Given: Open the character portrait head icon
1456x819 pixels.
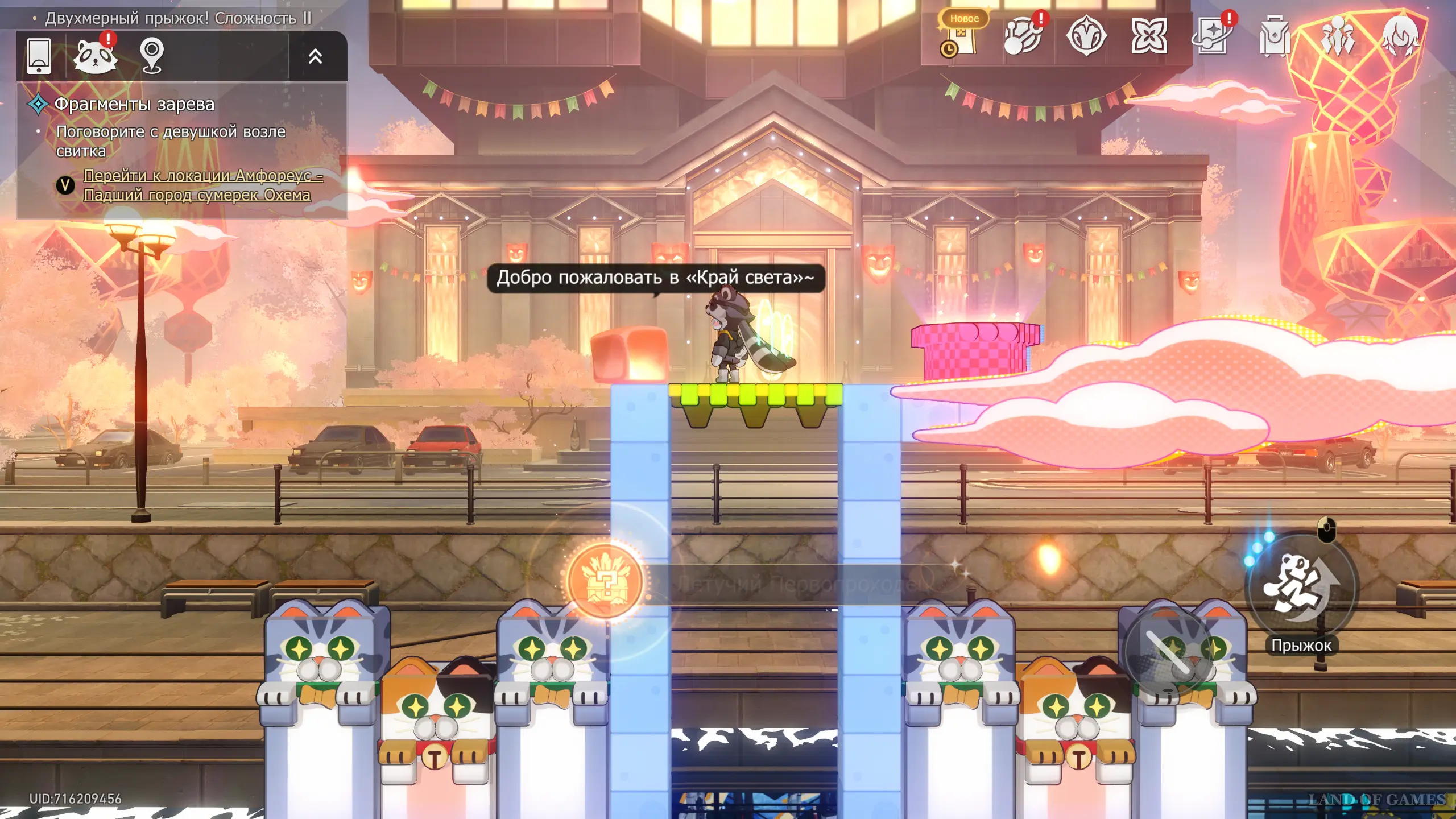Looking at the screenshot, I should point(1400,36).
